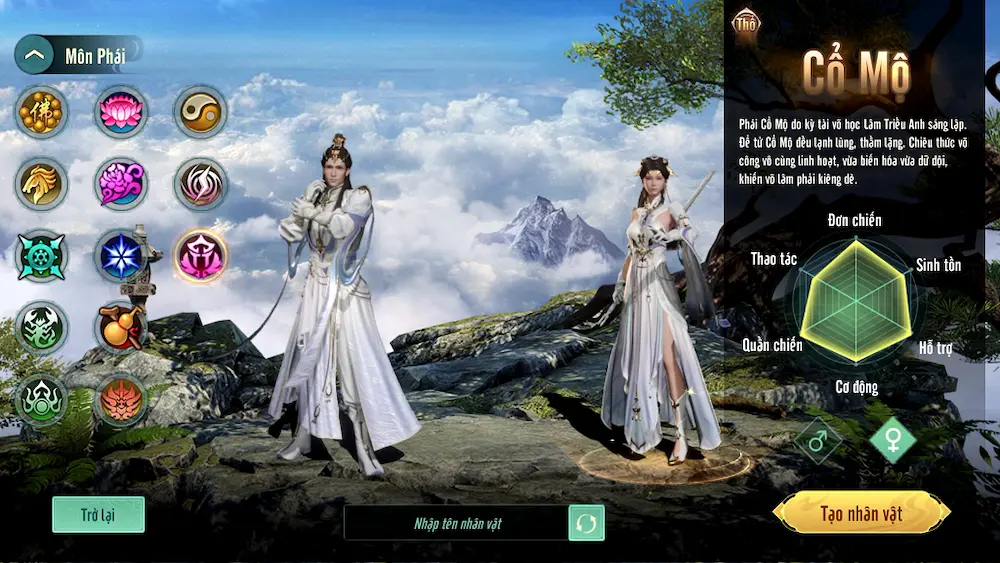The image size is (1000, 563).
Task: Create the character with Tạo nhân vật
Action: 861,513
